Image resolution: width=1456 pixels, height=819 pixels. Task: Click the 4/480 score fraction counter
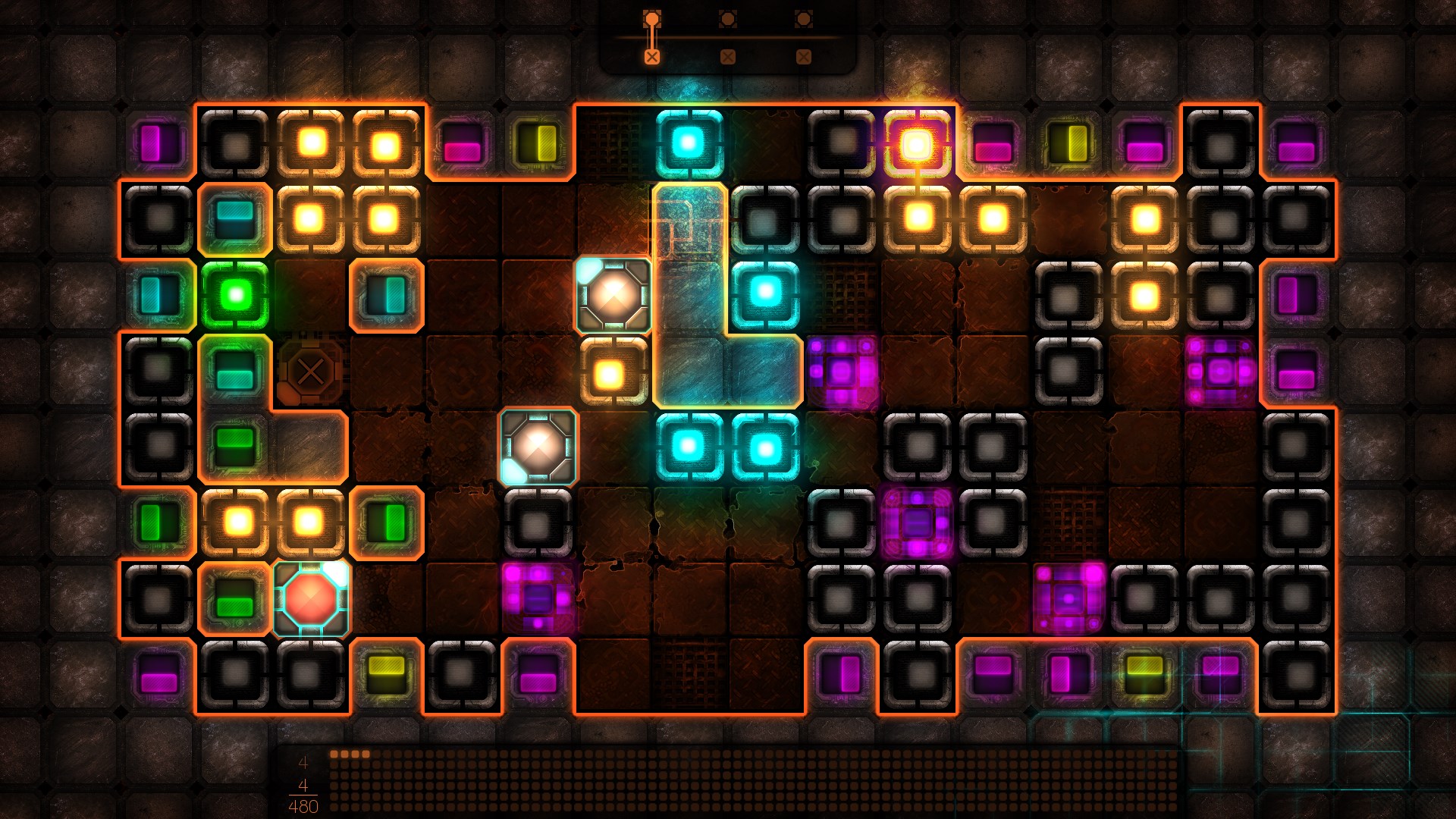(303, 796)
